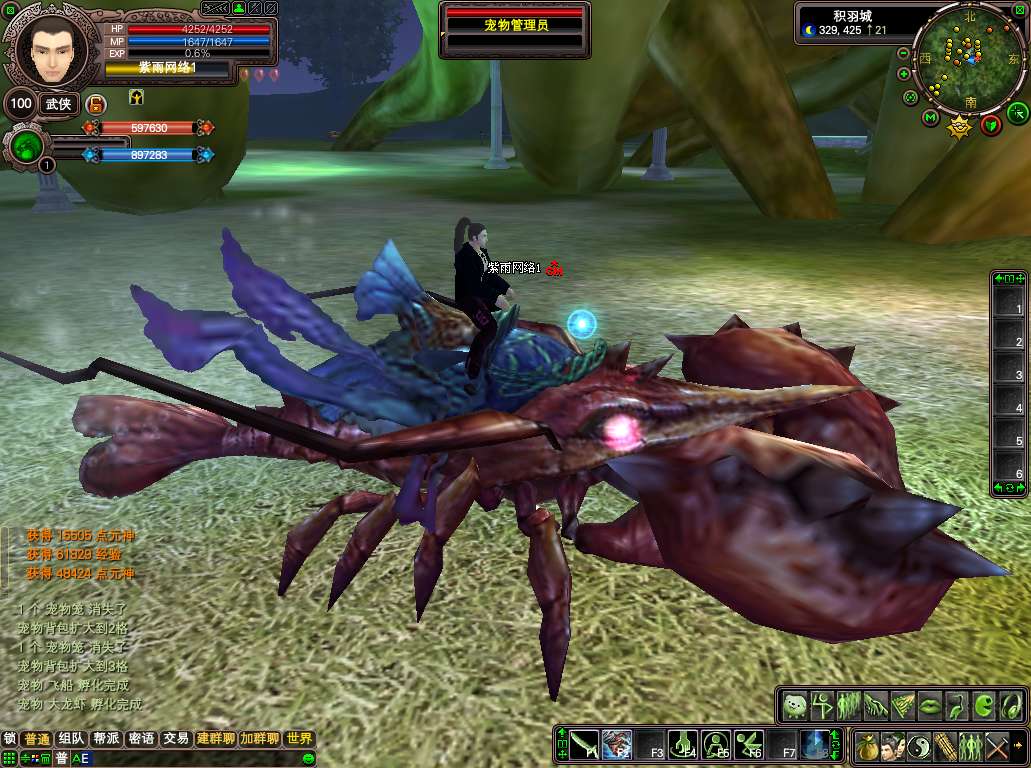Zoom out the minimap with minus button
This screenshot has width=1031, height=768.
click(903, 53)
